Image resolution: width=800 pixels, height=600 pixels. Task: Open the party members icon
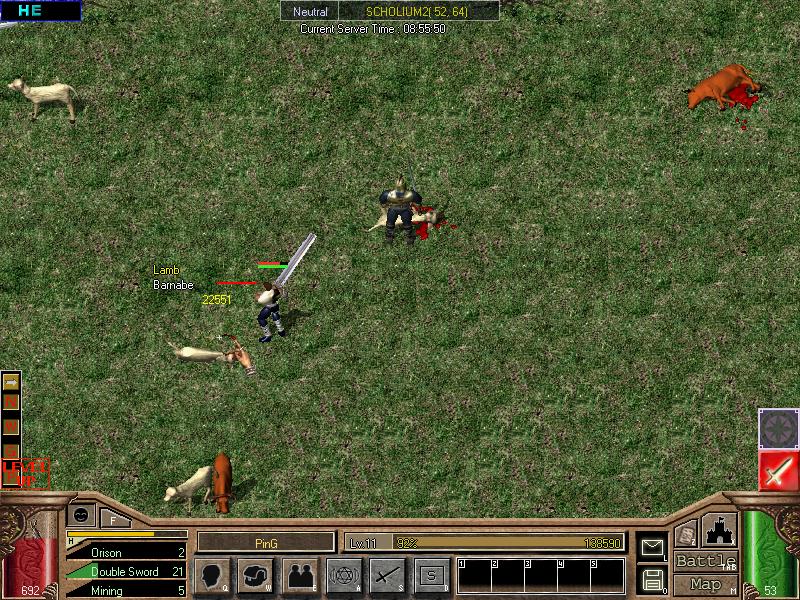[299, 576]
